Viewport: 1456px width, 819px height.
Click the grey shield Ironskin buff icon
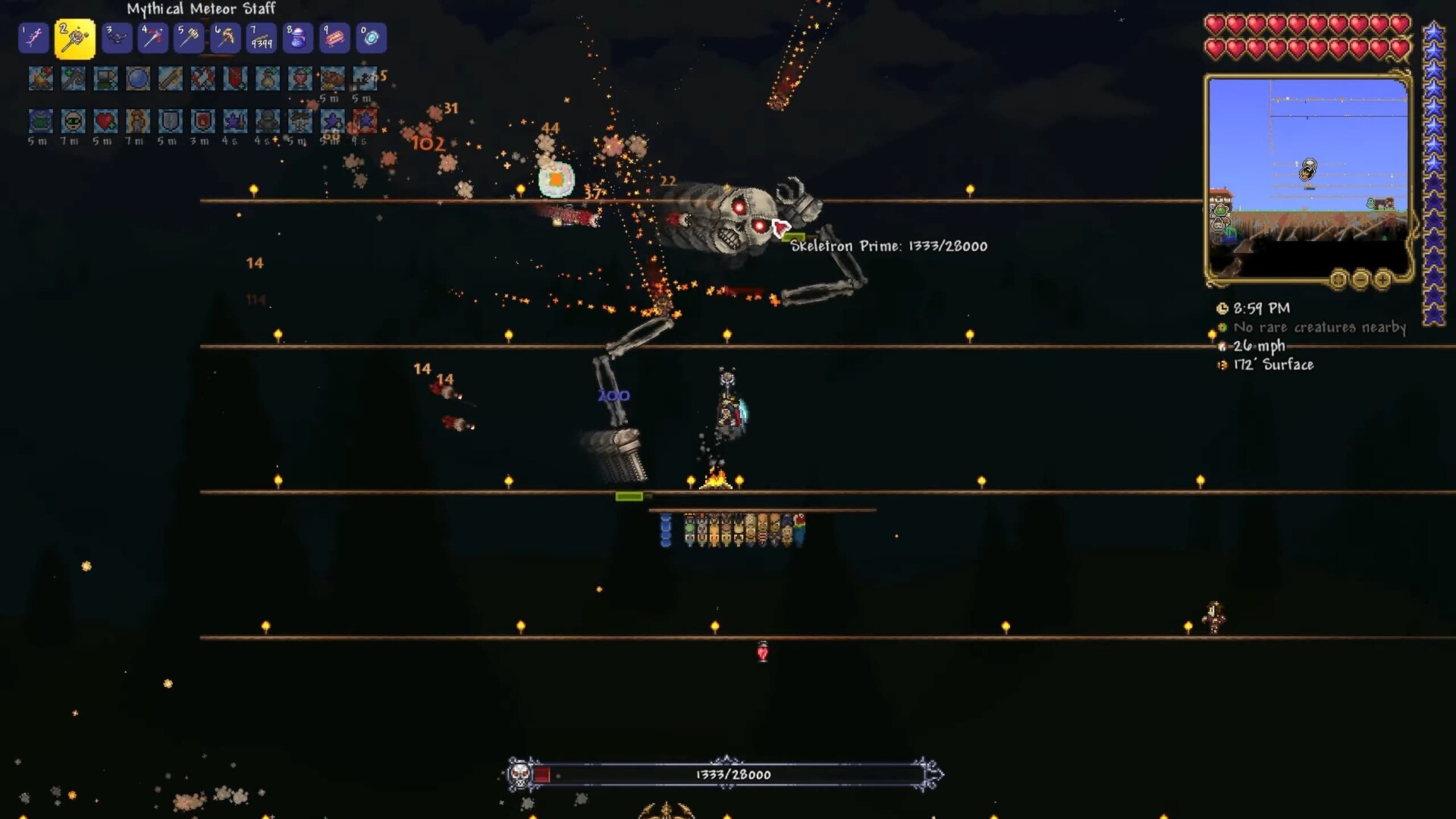(170, 121)
